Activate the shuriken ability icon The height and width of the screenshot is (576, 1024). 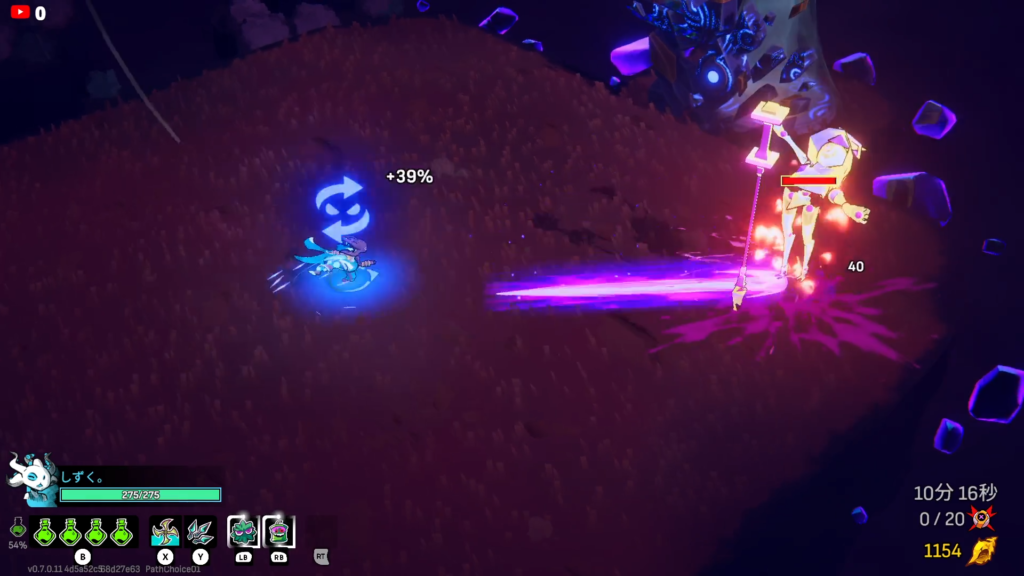point(165,531)
